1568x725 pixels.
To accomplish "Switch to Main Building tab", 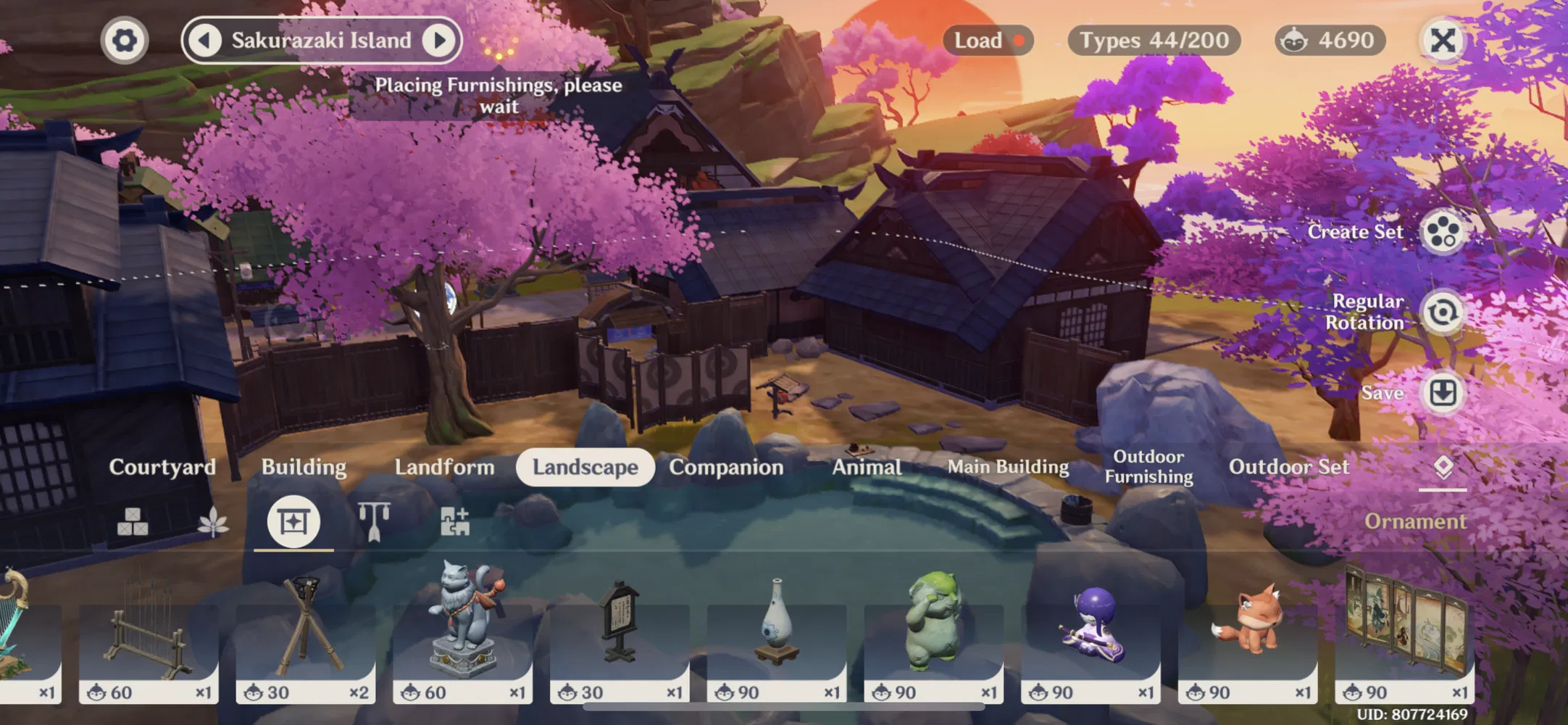I will (1008, 467).
